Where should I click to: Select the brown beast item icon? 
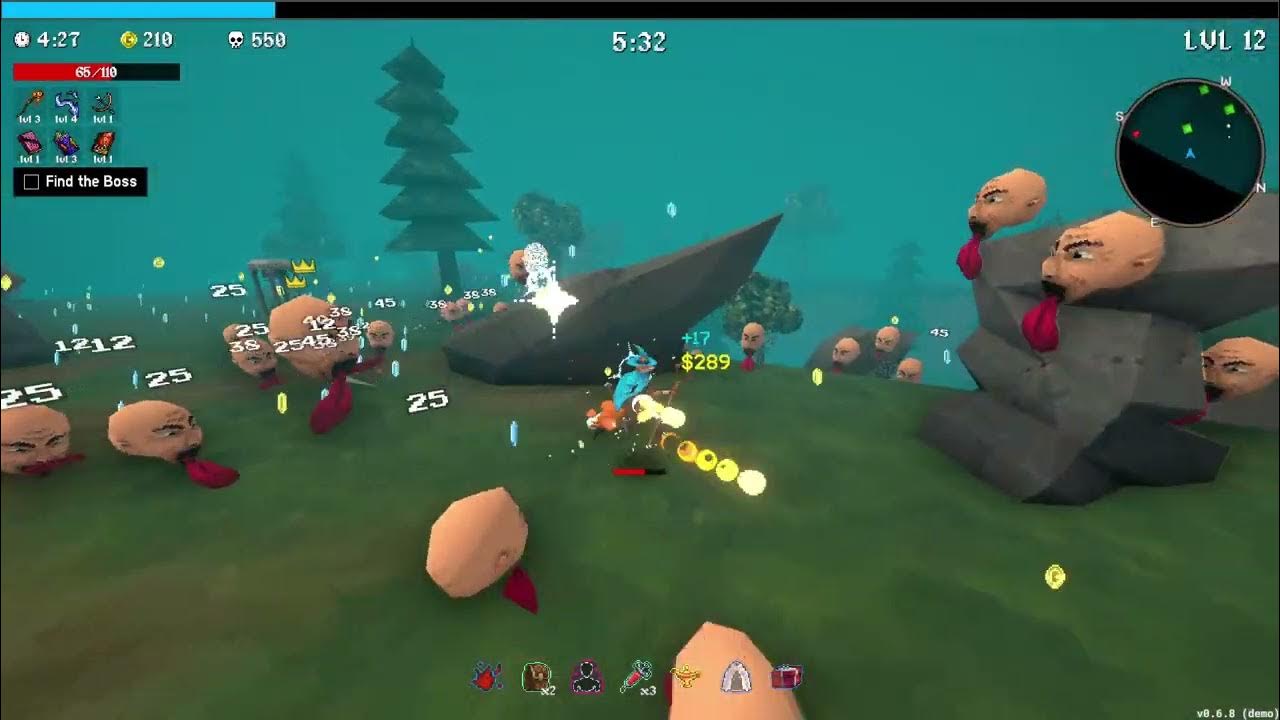[537, 677]
